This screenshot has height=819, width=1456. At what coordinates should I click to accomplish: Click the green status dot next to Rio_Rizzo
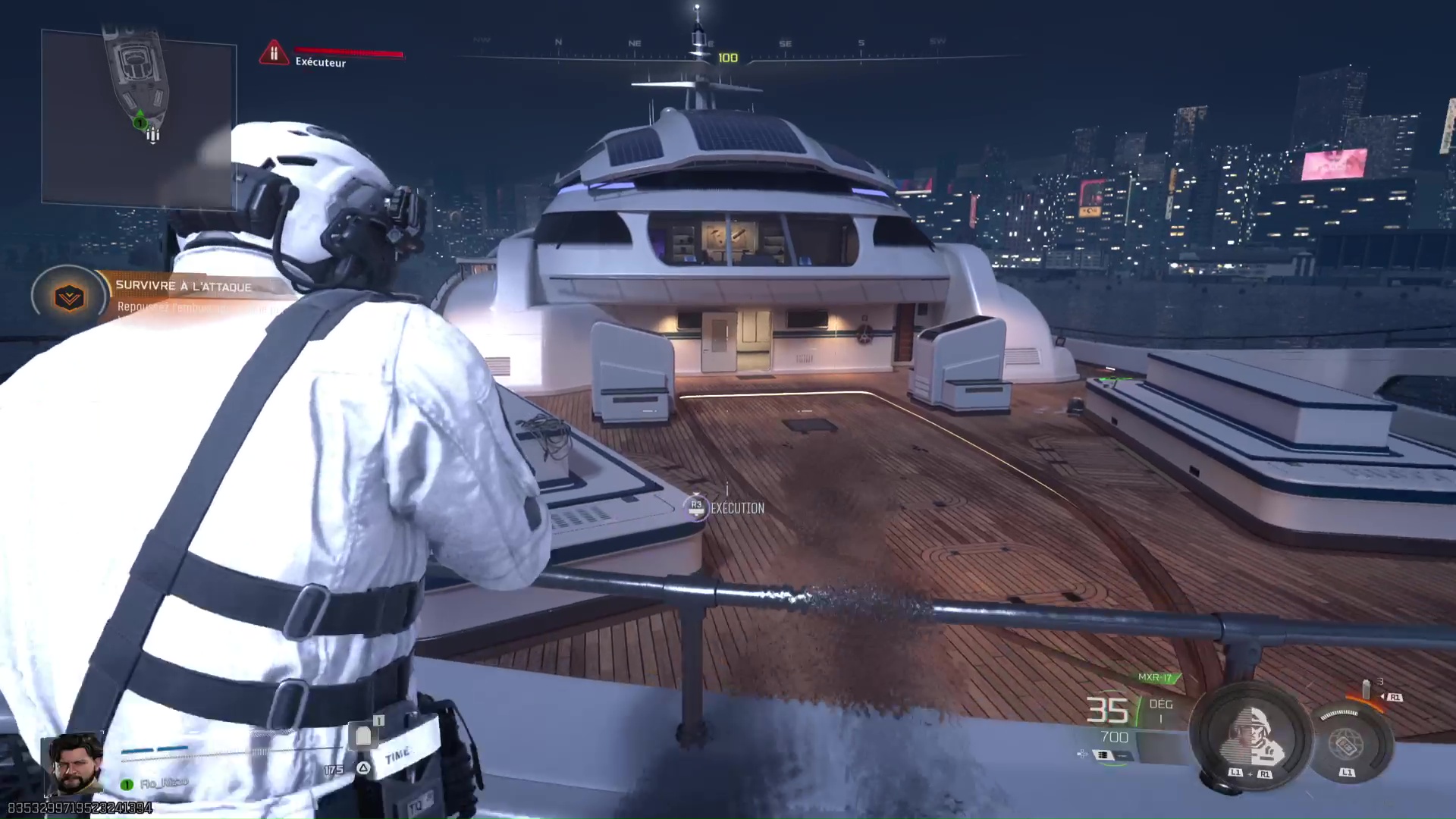click(126, 784)
